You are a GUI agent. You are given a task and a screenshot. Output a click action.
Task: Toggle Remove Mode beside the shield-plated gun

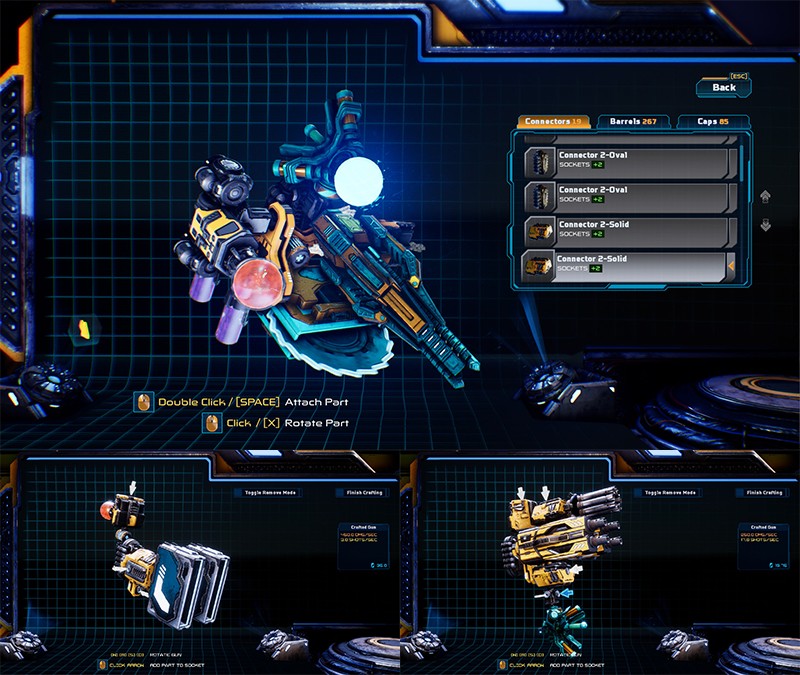269,493
